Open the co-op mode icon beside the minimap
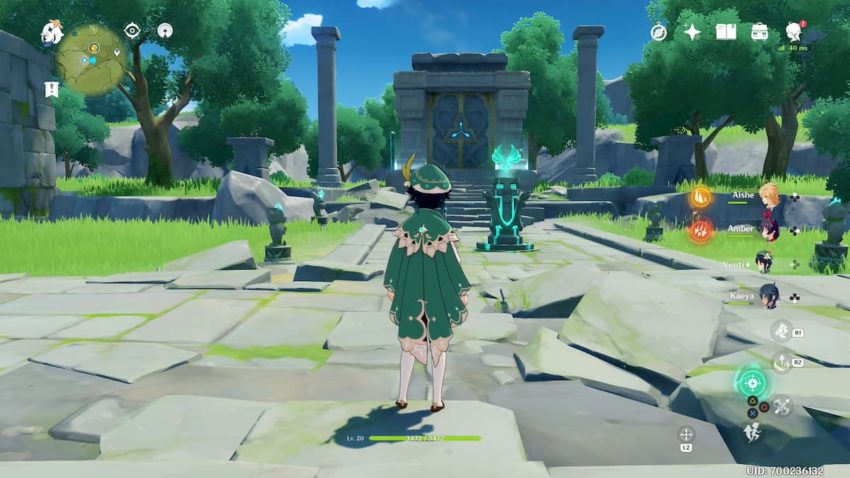Screen dimensions: 850x478 pyautogui.click(x=165, y=31)
